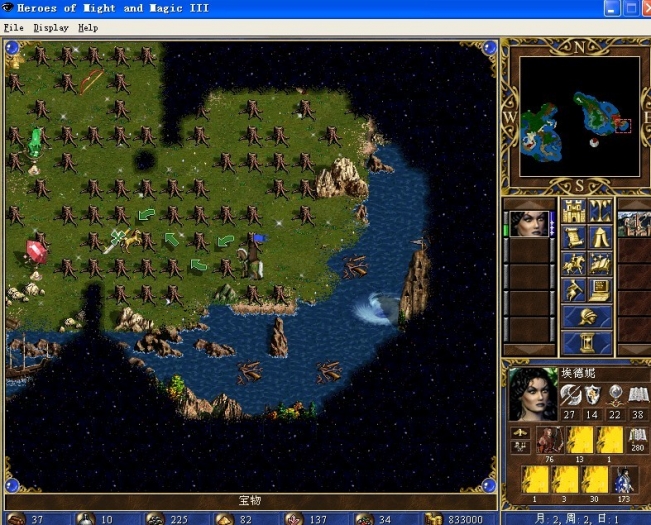Open the Kingdom Overview castle button
The height and width of the screenshot is (525, 651).
pos(573,211)
